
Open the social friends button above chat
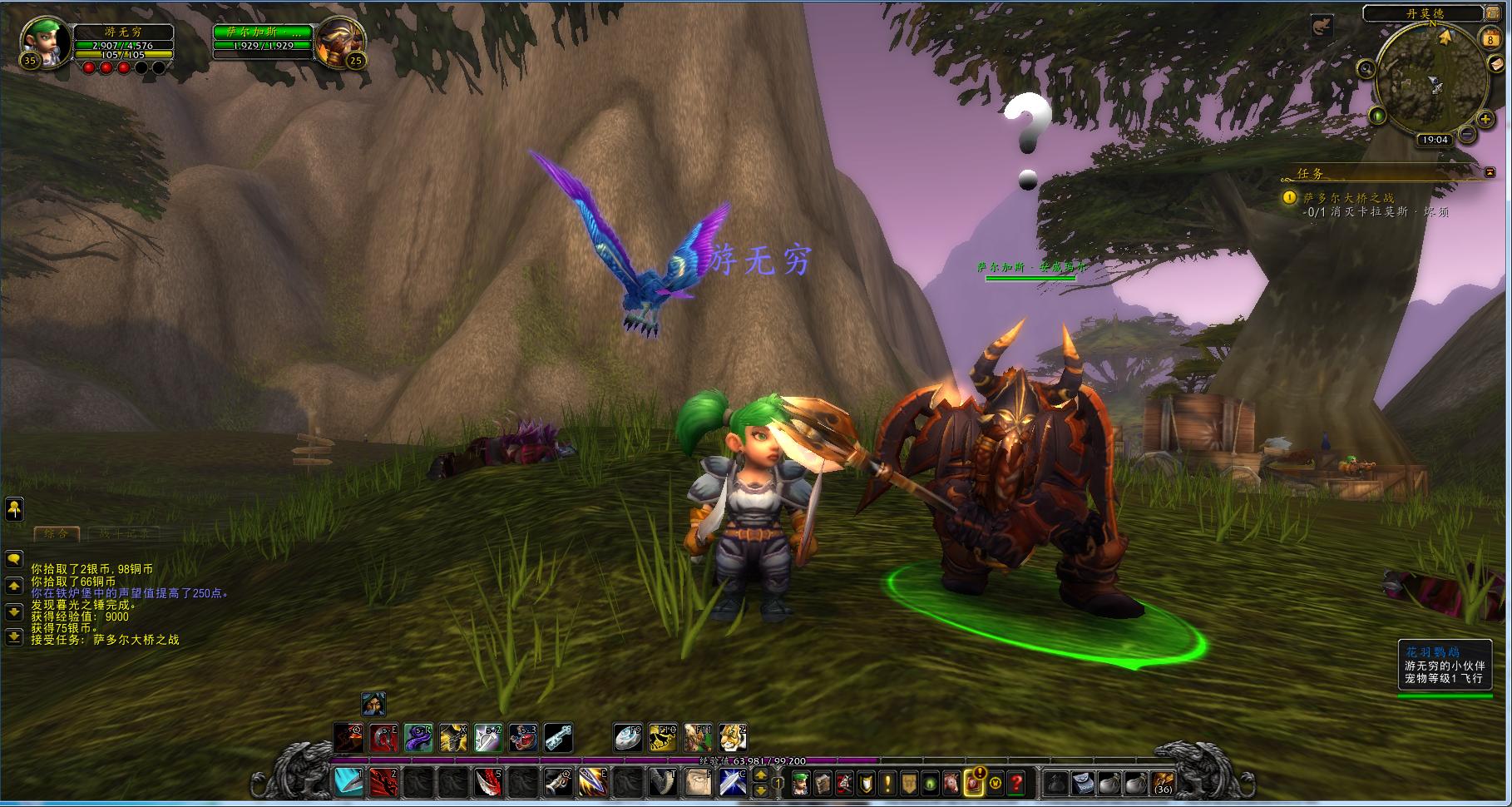point(14,508)
